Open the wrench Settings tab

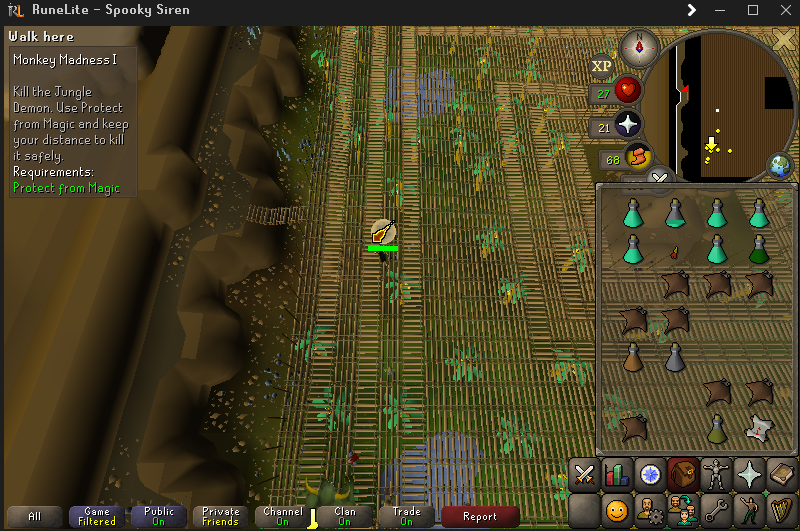(x=718, y=510)
